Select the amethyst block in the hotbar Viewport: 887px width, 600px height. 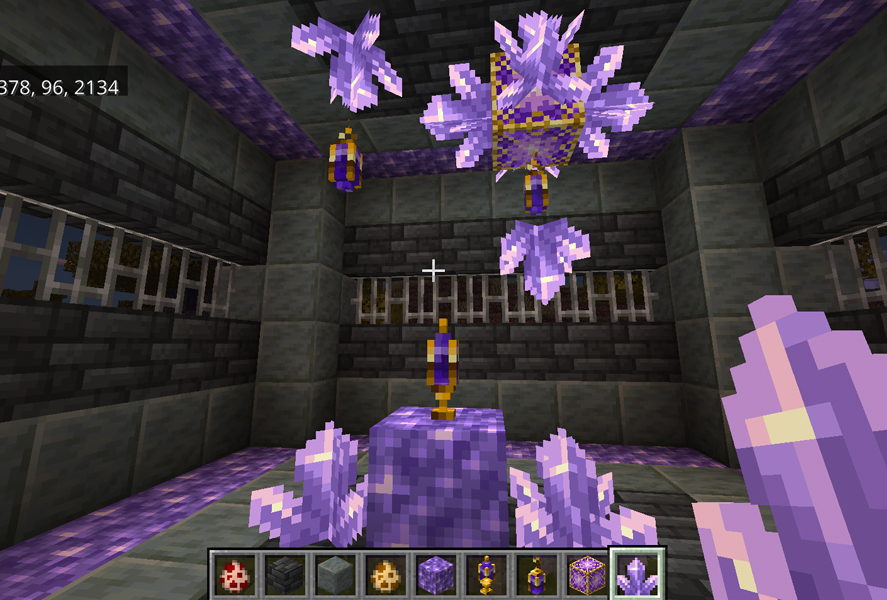click(x=436, y=575)
